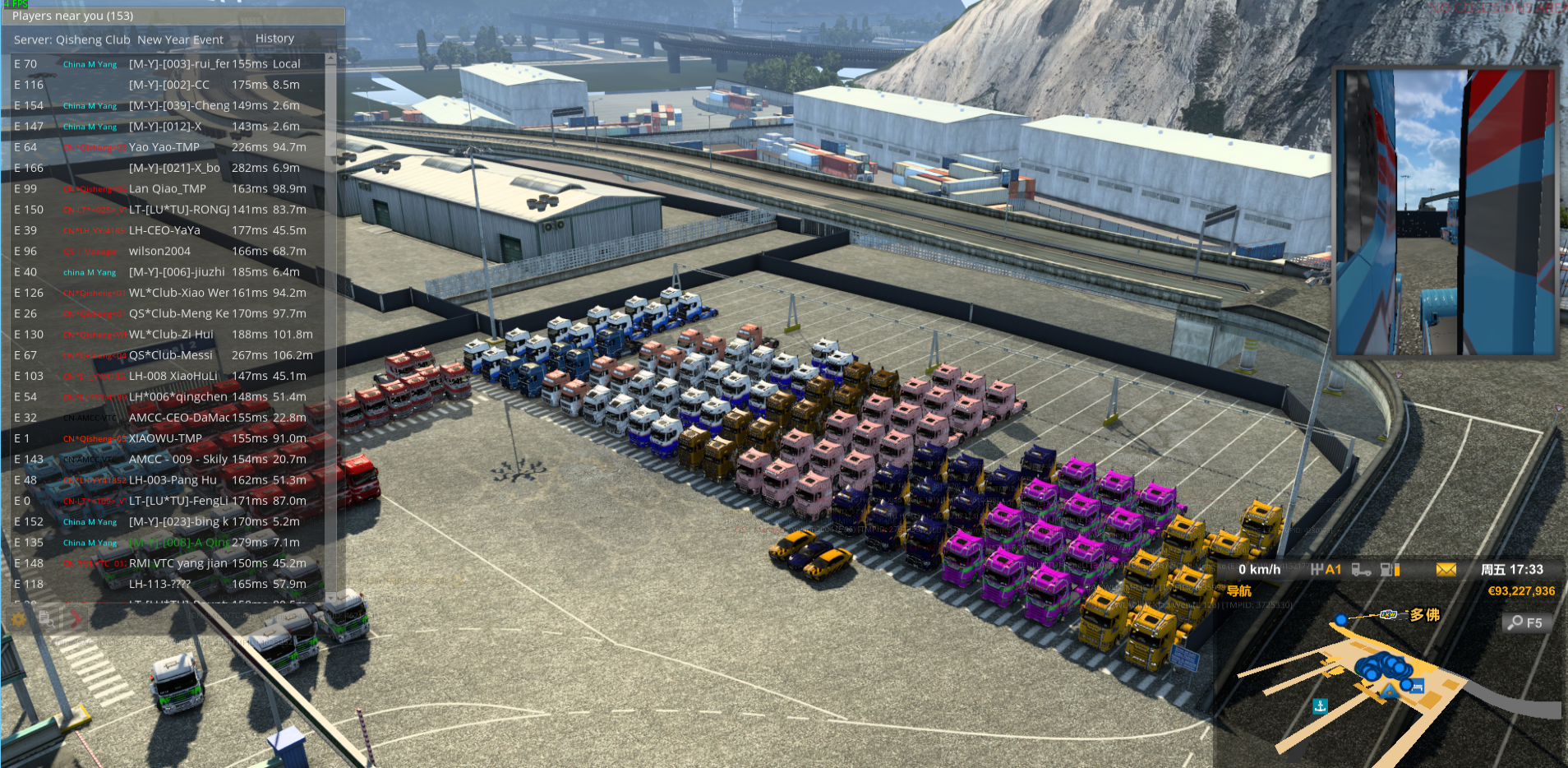
Task: Click the player list scrollbar down arrow
Action: point(330,597)
